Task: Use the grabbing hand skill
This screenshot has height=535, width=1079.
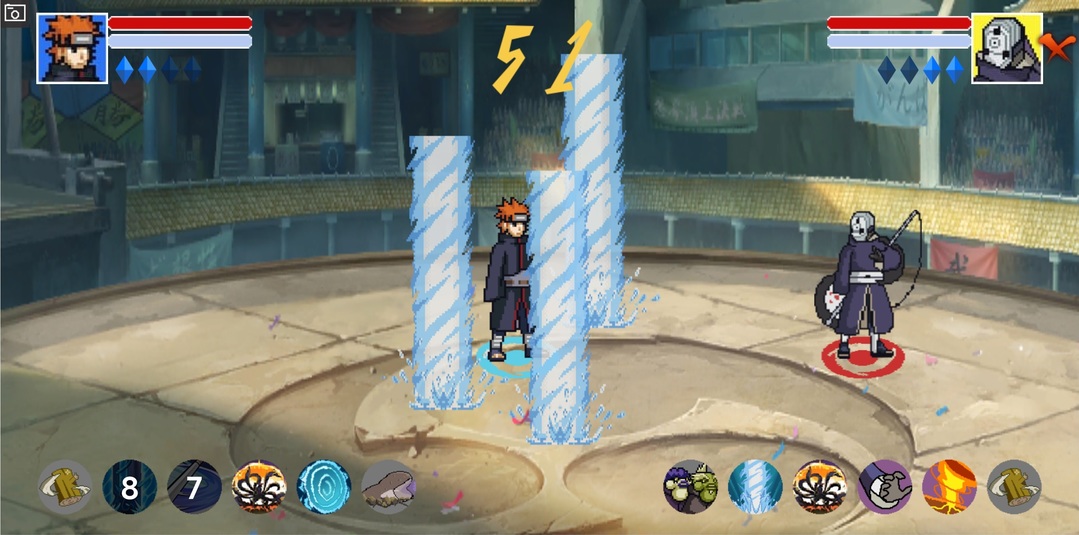Action: [885, 487]
